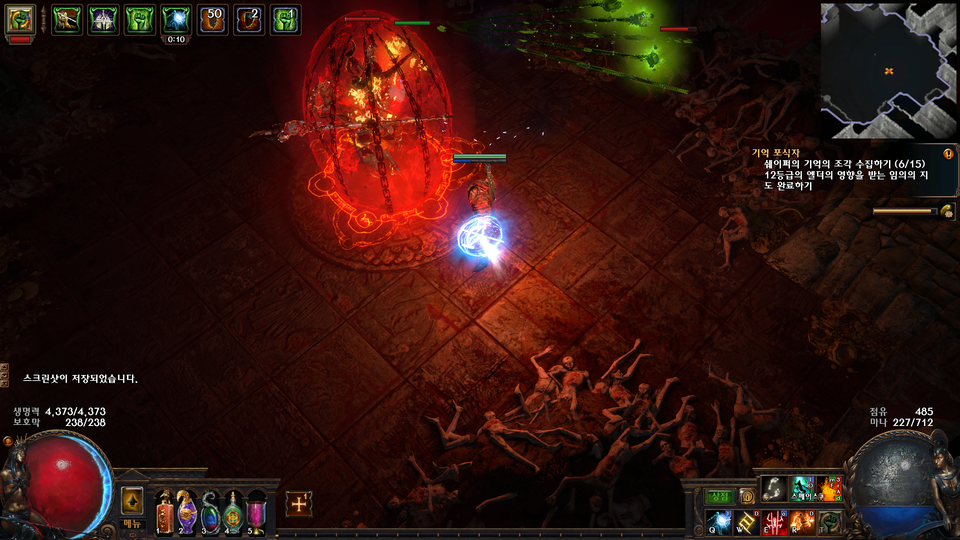Click the round info icon beside 상점
Screen dimensions: 960x540
[x=746, y=496]
